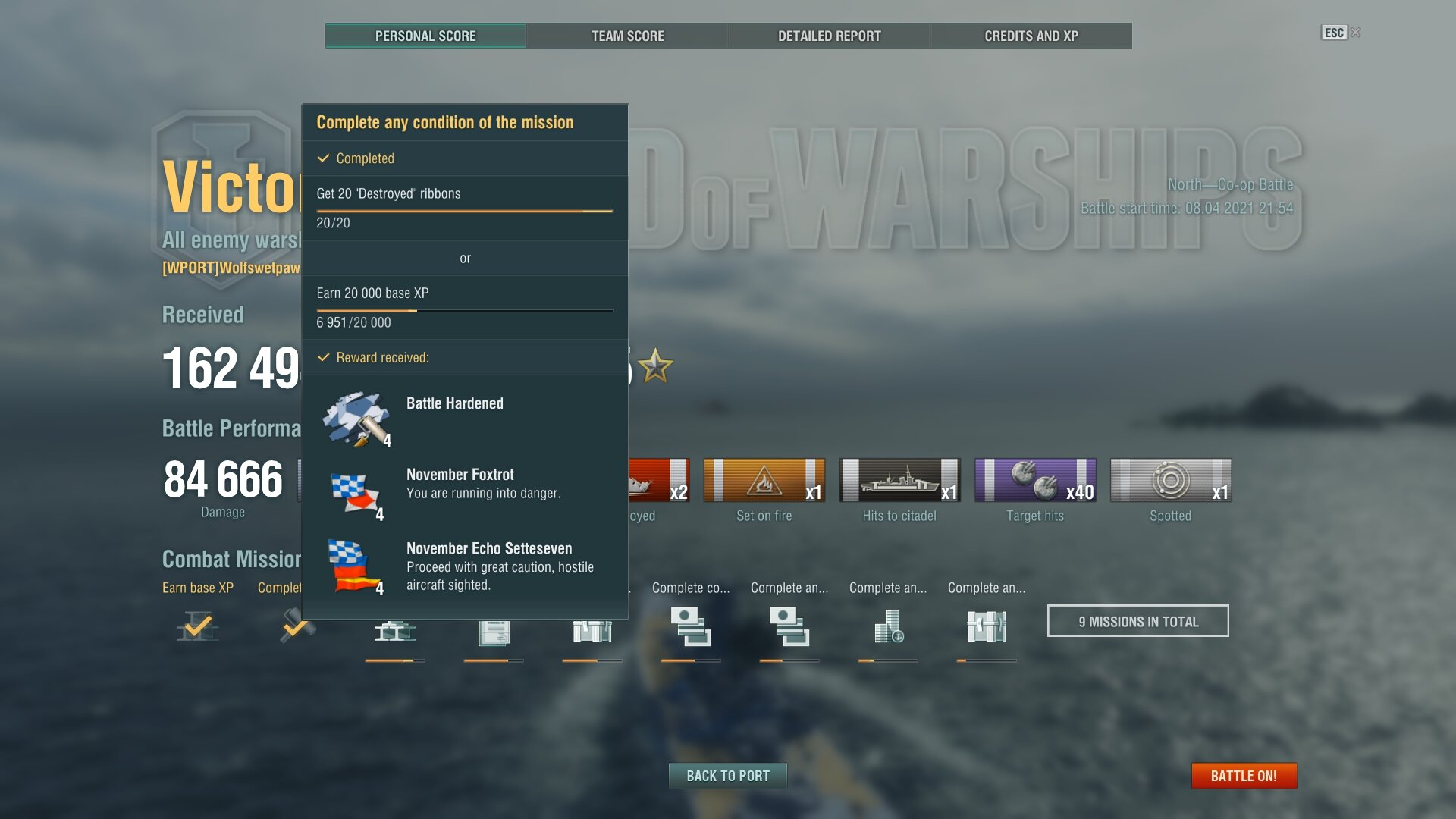This screenshot has width=1456, height=819.
Task: Choose the Spotted ribbon
Action: pos(1170,480)
